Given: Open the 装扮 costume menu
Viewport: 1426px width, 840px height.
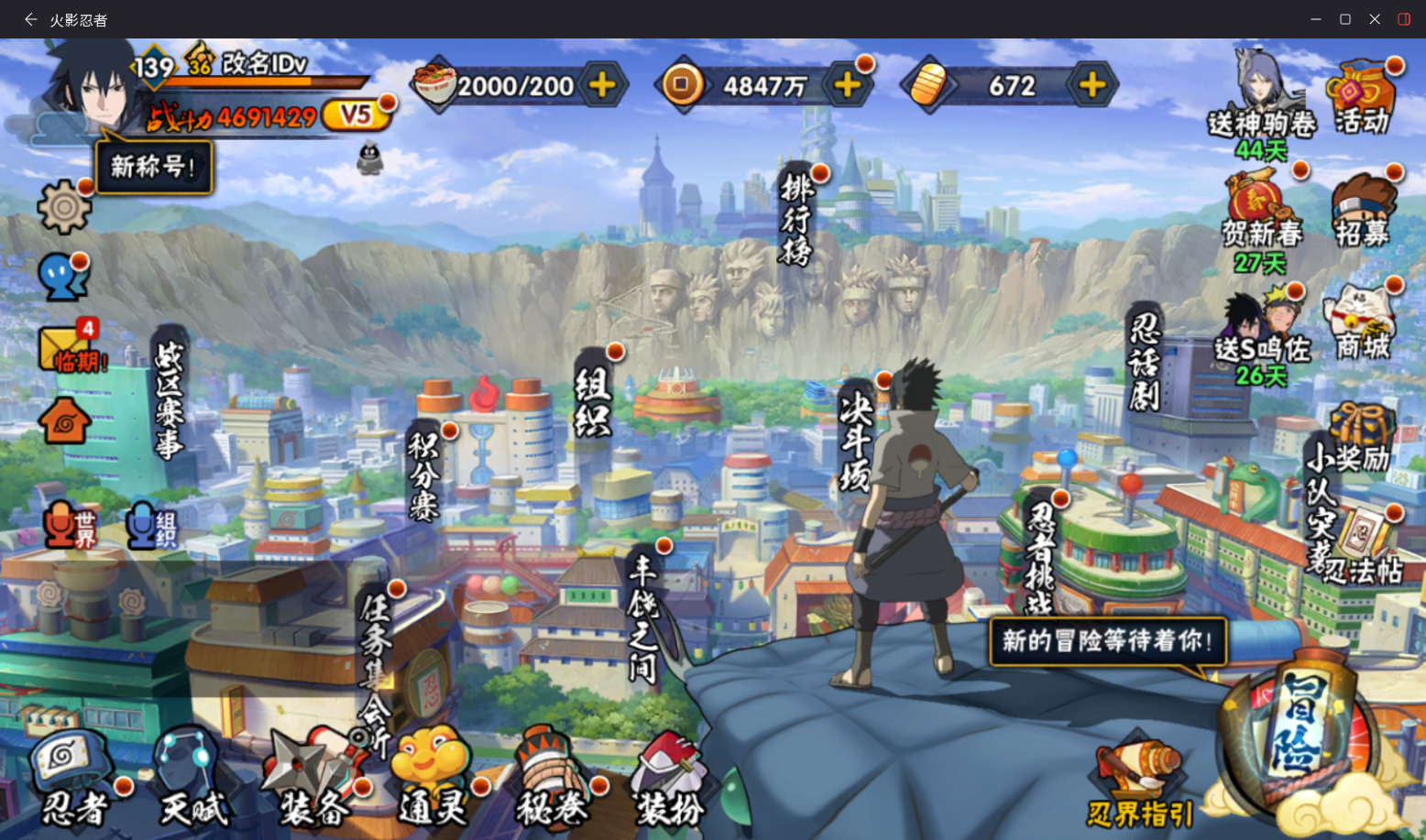Looking at the screenshot, I should pos(671,780).
